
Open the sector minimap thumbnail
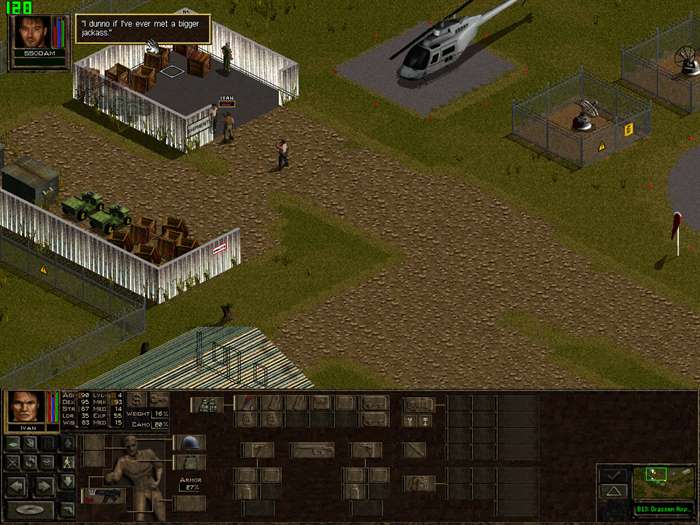pos(664,482)
